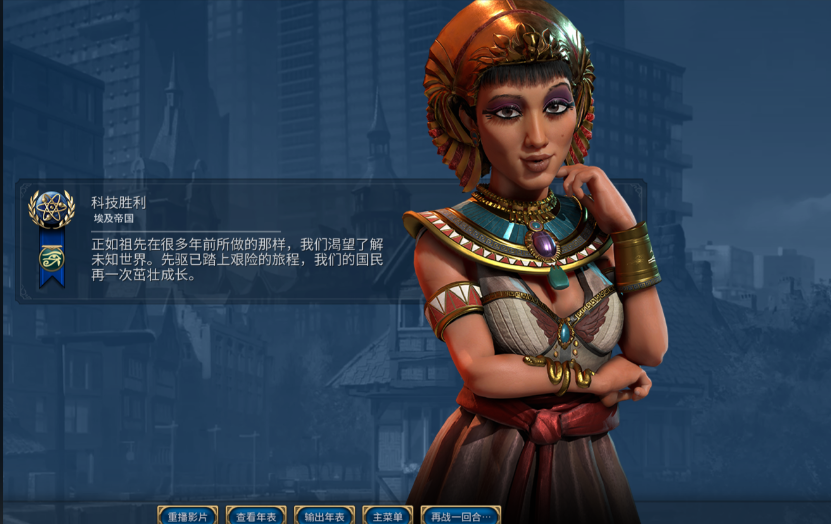Replay the victory movie (重播影片)
Screen dimensions: 831x524
point(187,516)
